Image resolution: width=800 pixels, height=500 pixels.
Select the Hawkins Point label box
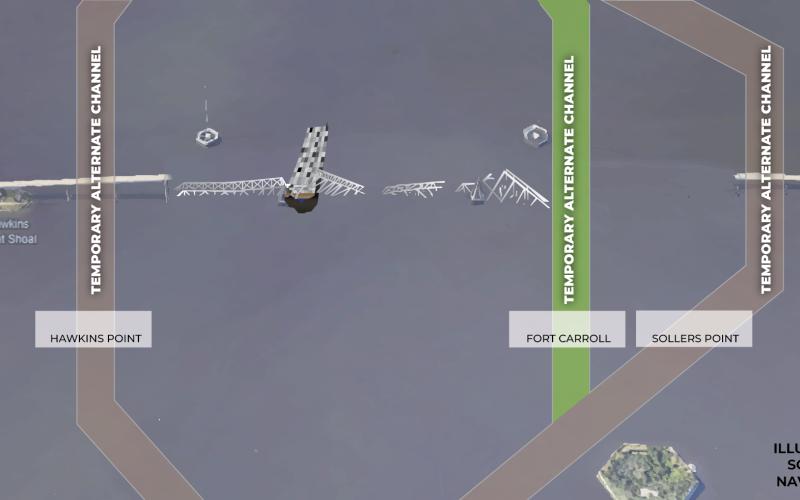(x=94, y=329)
